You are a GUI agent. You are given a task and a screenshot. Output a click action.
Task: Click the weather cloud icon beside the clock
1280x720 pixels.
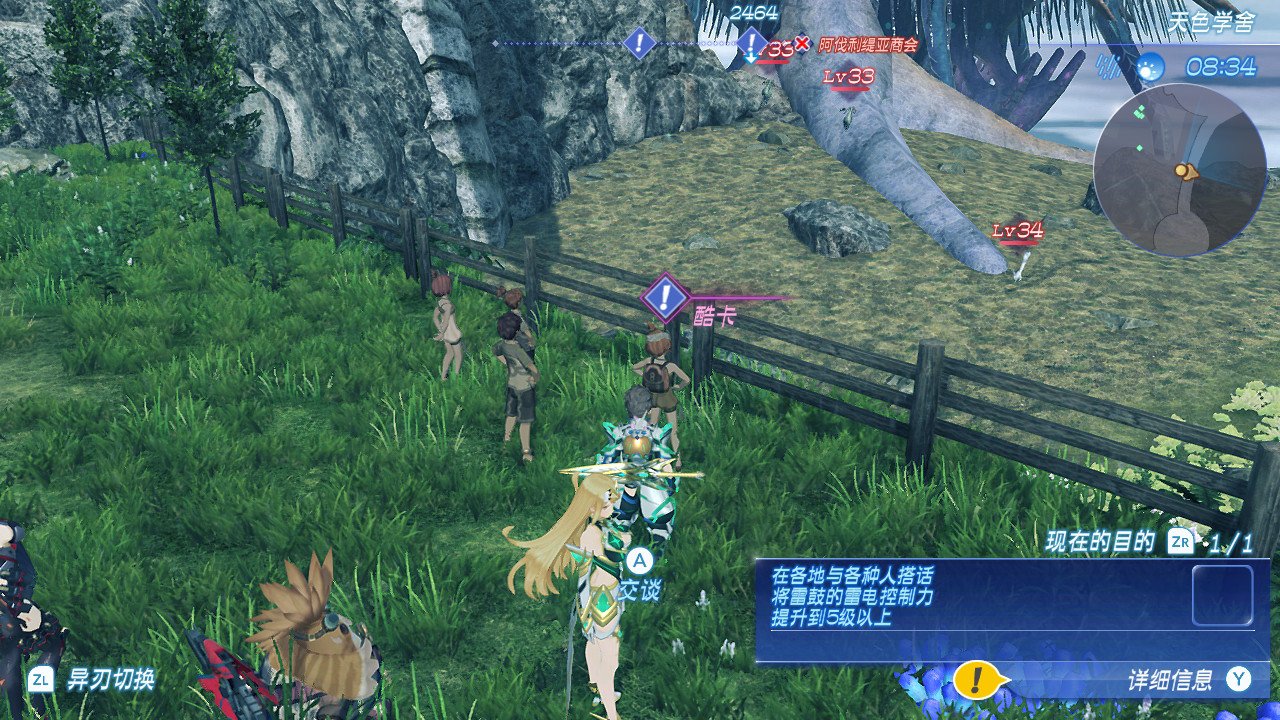[x=1150, y=67]
